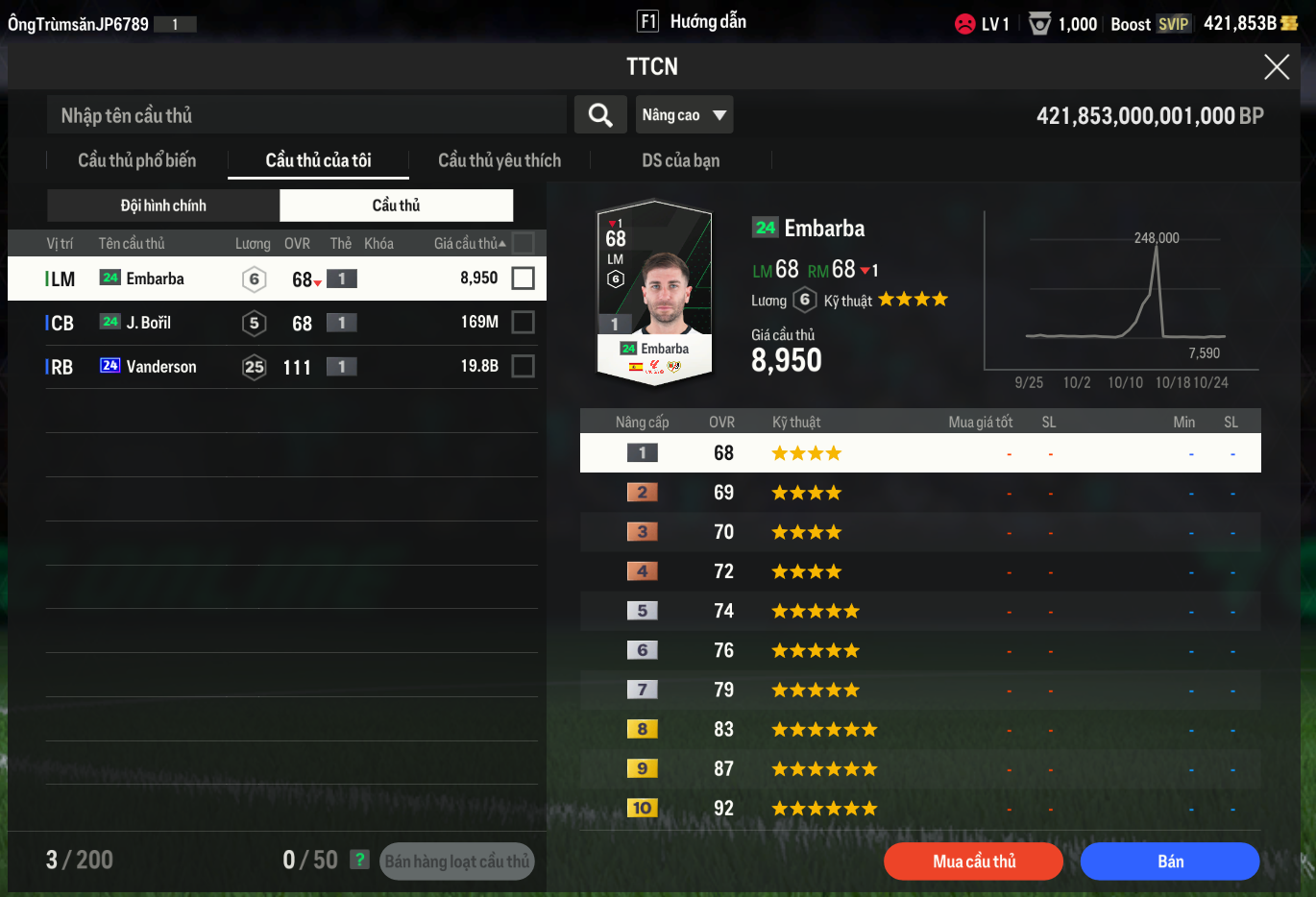Sort by Giá cầu thủ column
1316x897 pixels.
point(468,244)
